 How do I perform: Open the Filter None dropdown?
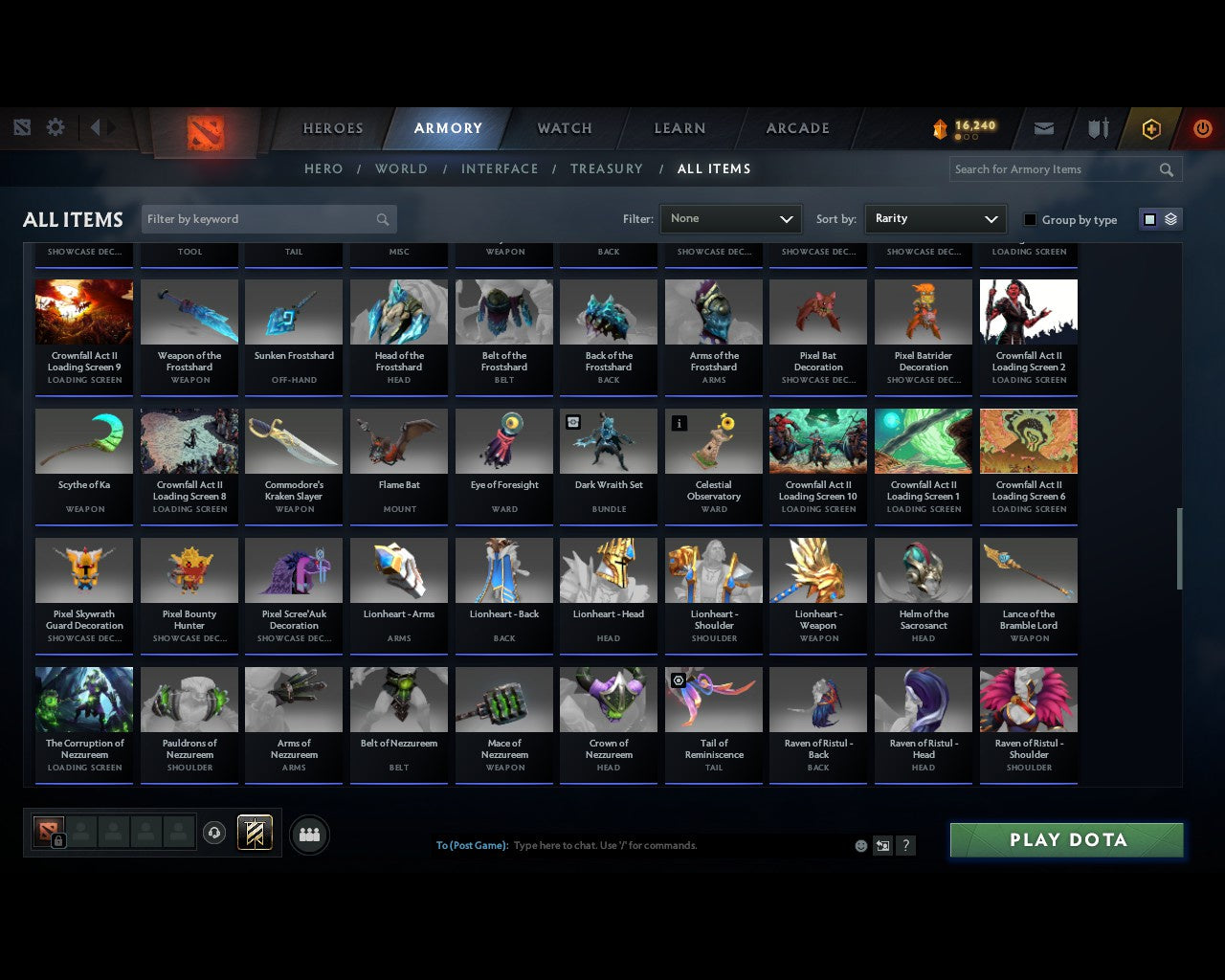tap(730, 218)
